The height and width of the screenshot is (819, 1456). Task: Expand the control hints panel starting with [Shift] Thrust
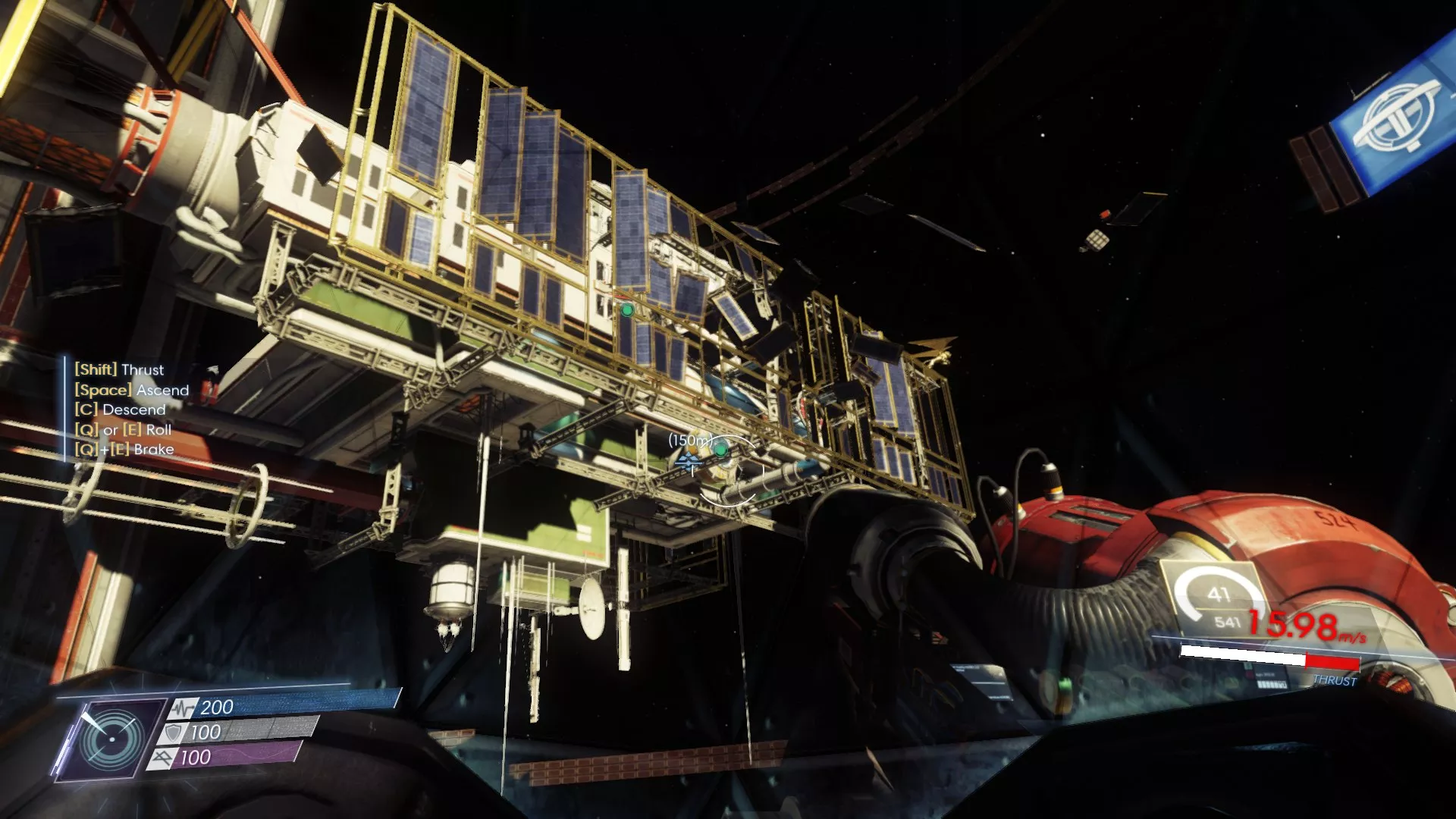(119, 371)
